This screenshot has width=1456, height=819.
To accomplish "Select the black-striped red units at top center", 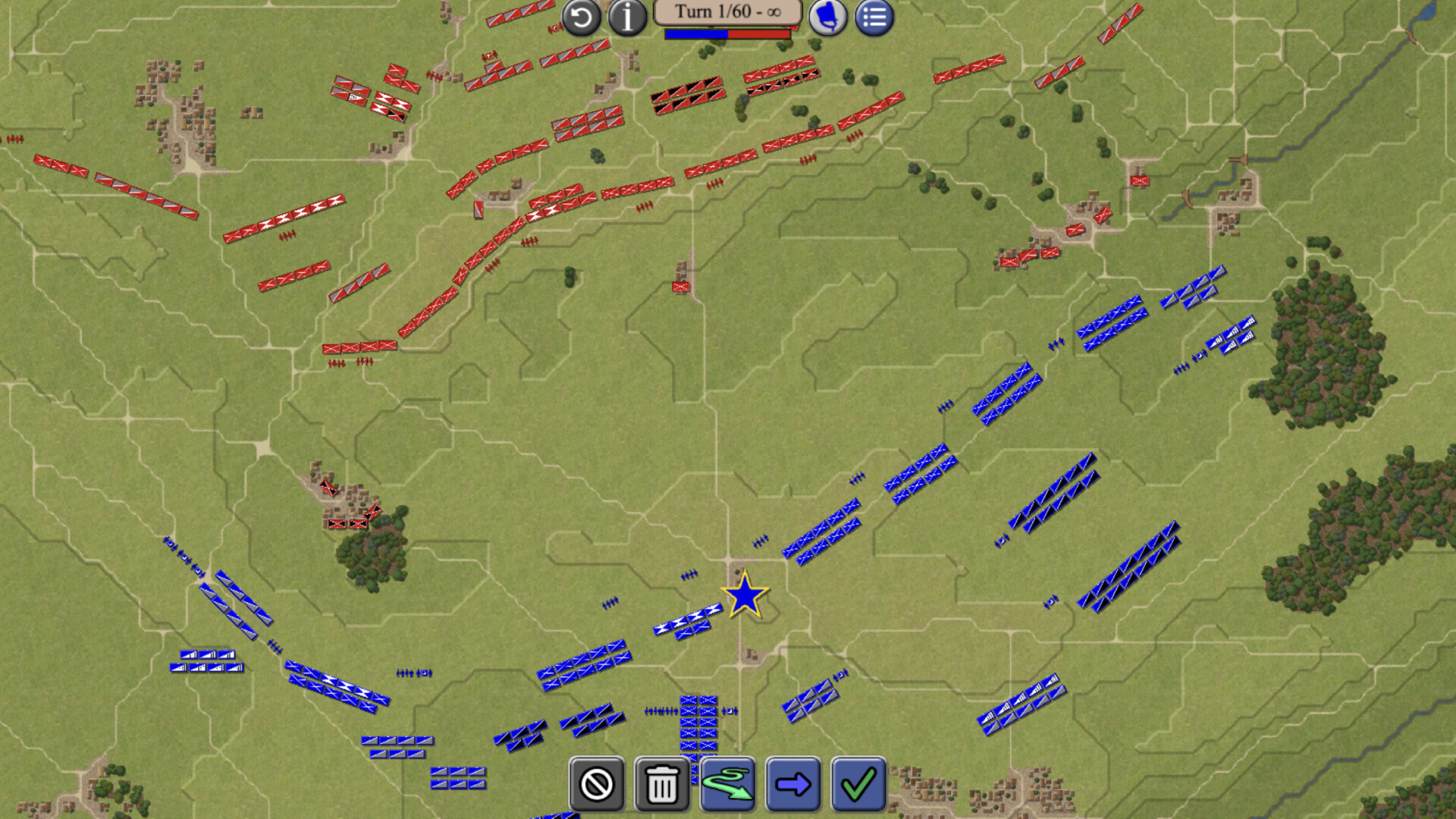I will pyautogui.click(x=686, y=97).
